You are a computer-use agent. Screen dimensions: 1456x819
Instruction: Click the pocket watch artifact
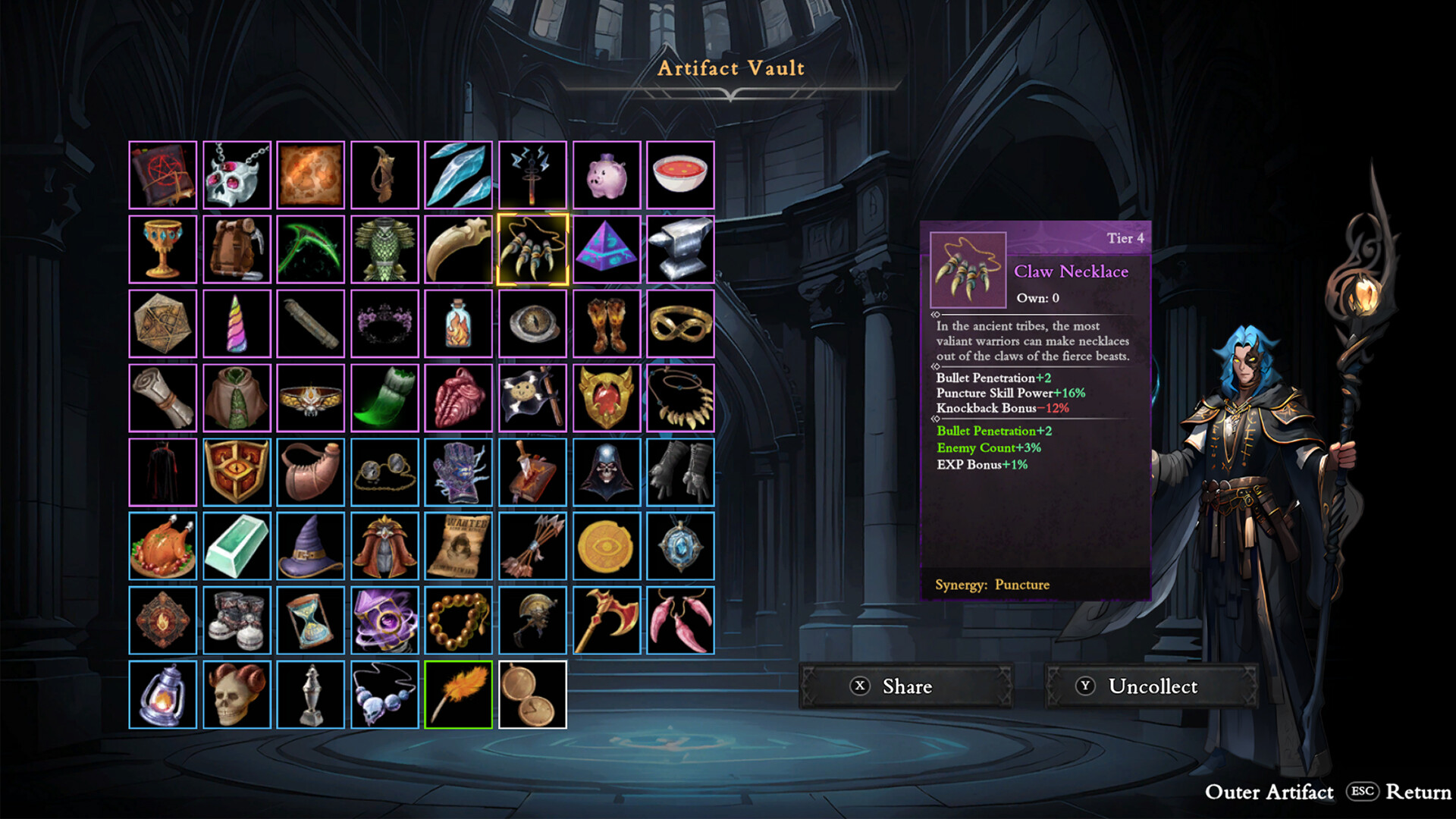(532, 694)
